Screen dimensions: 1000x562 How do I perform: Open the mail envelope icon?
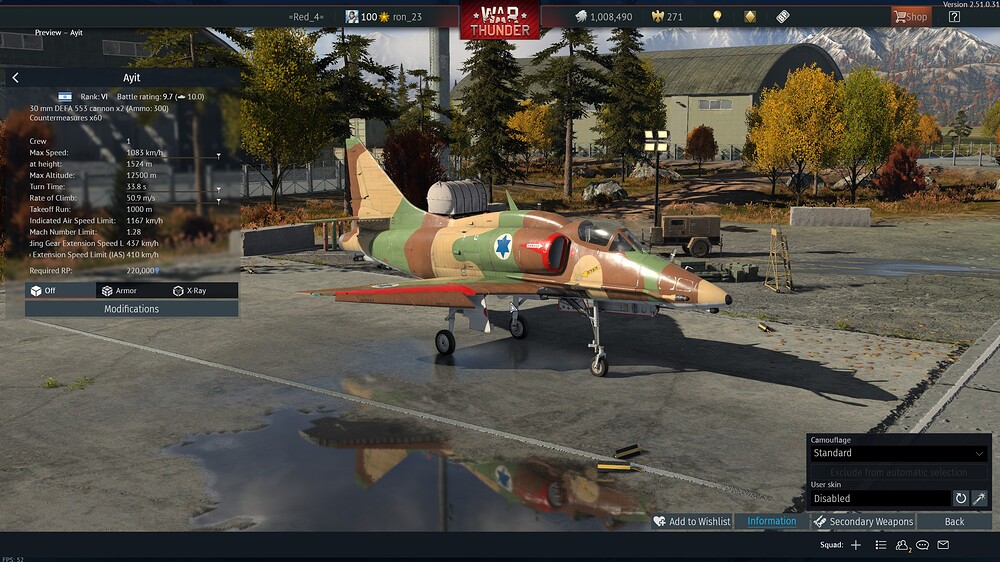(x=943, y=545)
